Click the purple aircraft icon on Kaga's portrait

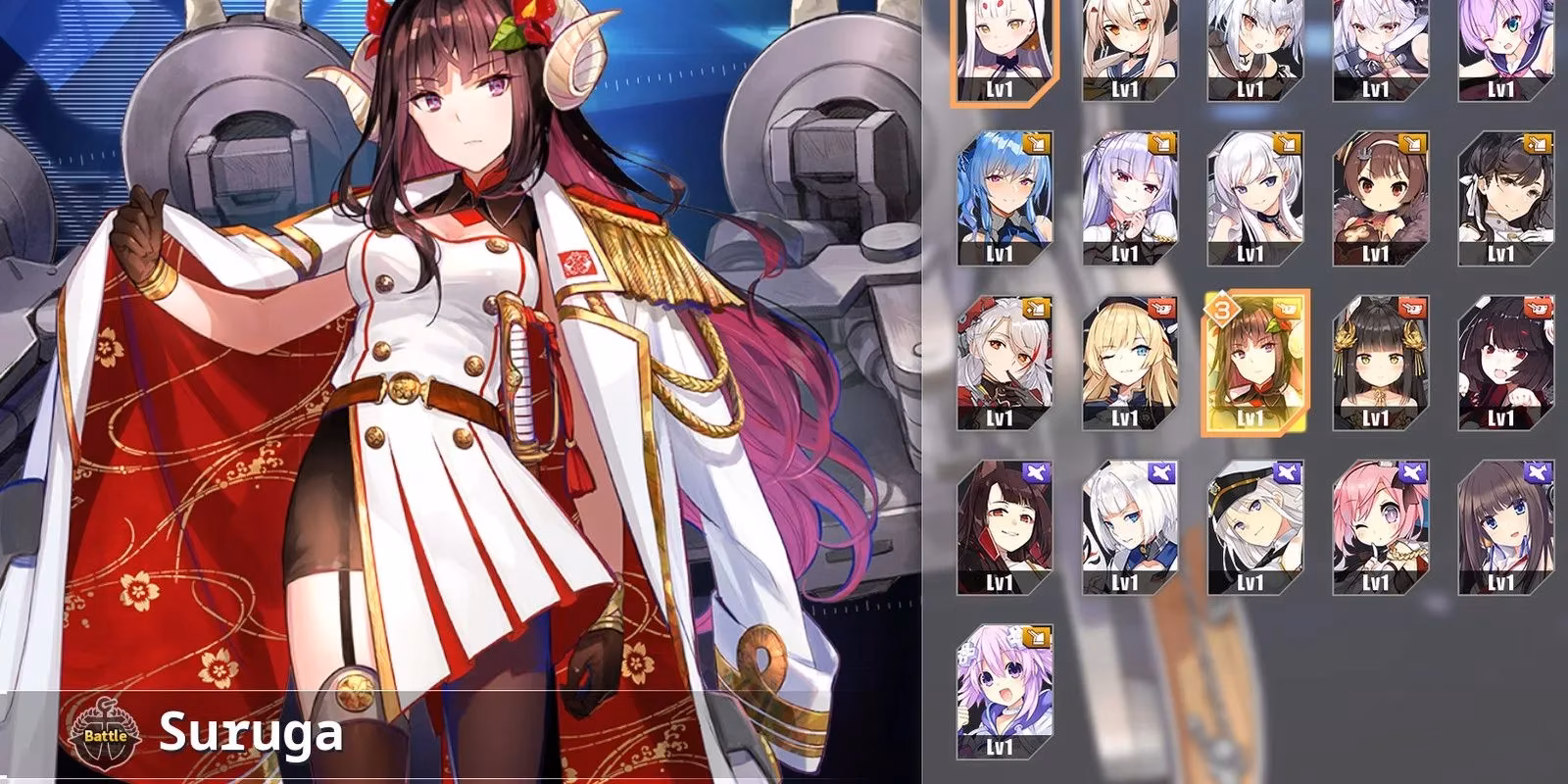[1160, 471]
